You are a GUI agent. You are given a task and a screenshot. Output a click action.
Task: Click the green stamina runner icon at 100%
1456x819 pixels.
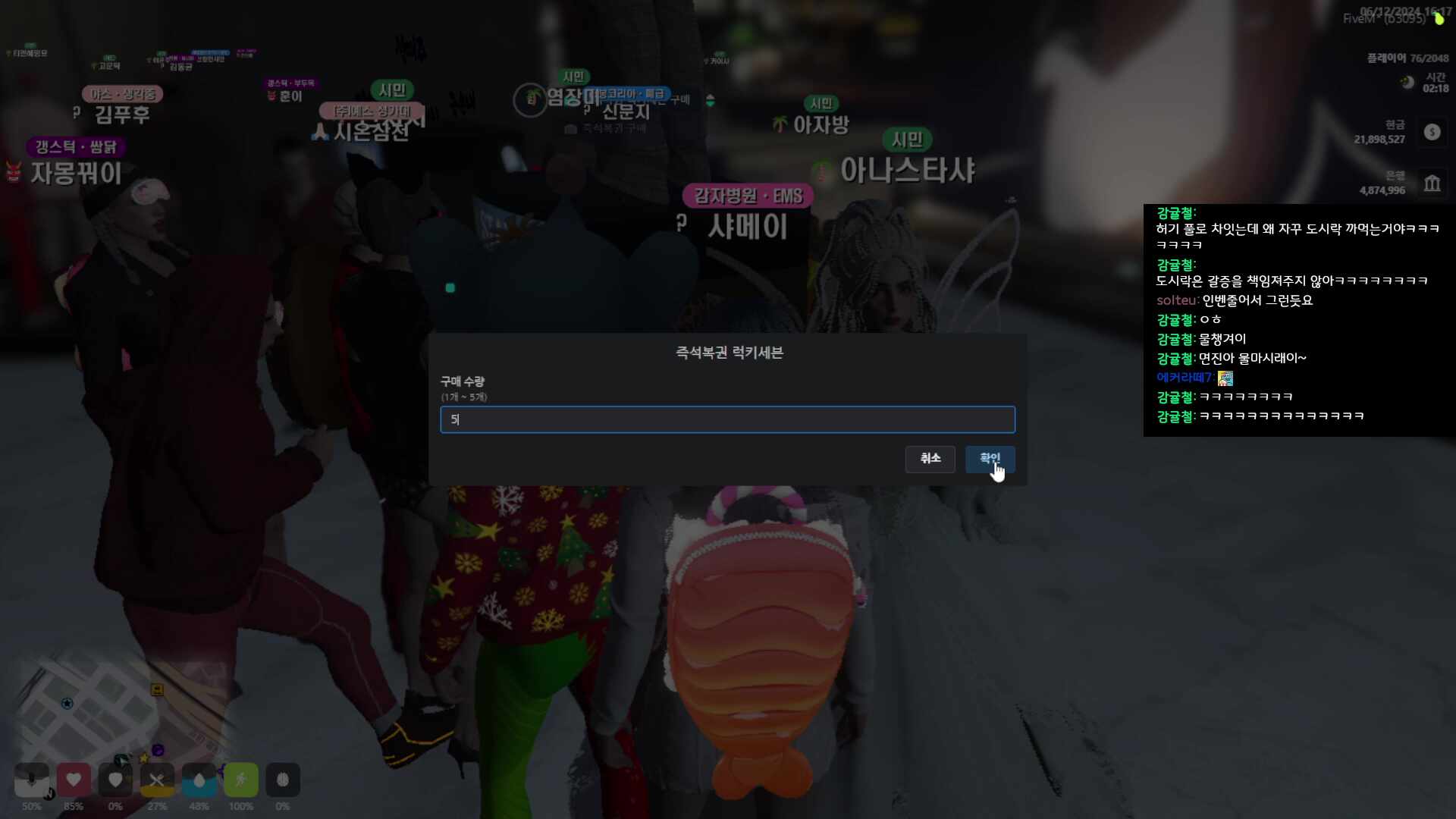[x=240, y=780]
